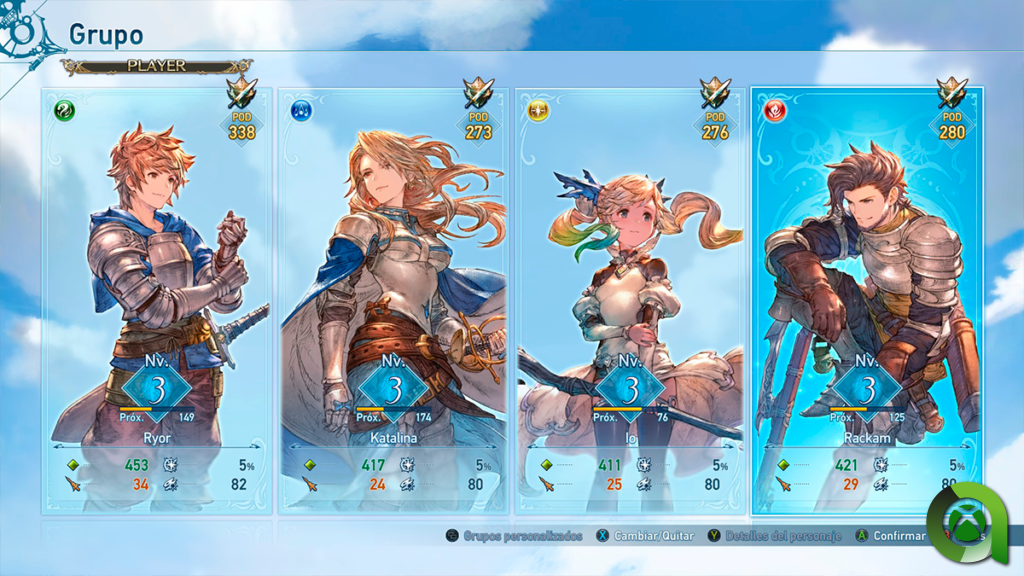Select Ryor's character card
This screenshot has height=576, width=1024.
(157, 300)
